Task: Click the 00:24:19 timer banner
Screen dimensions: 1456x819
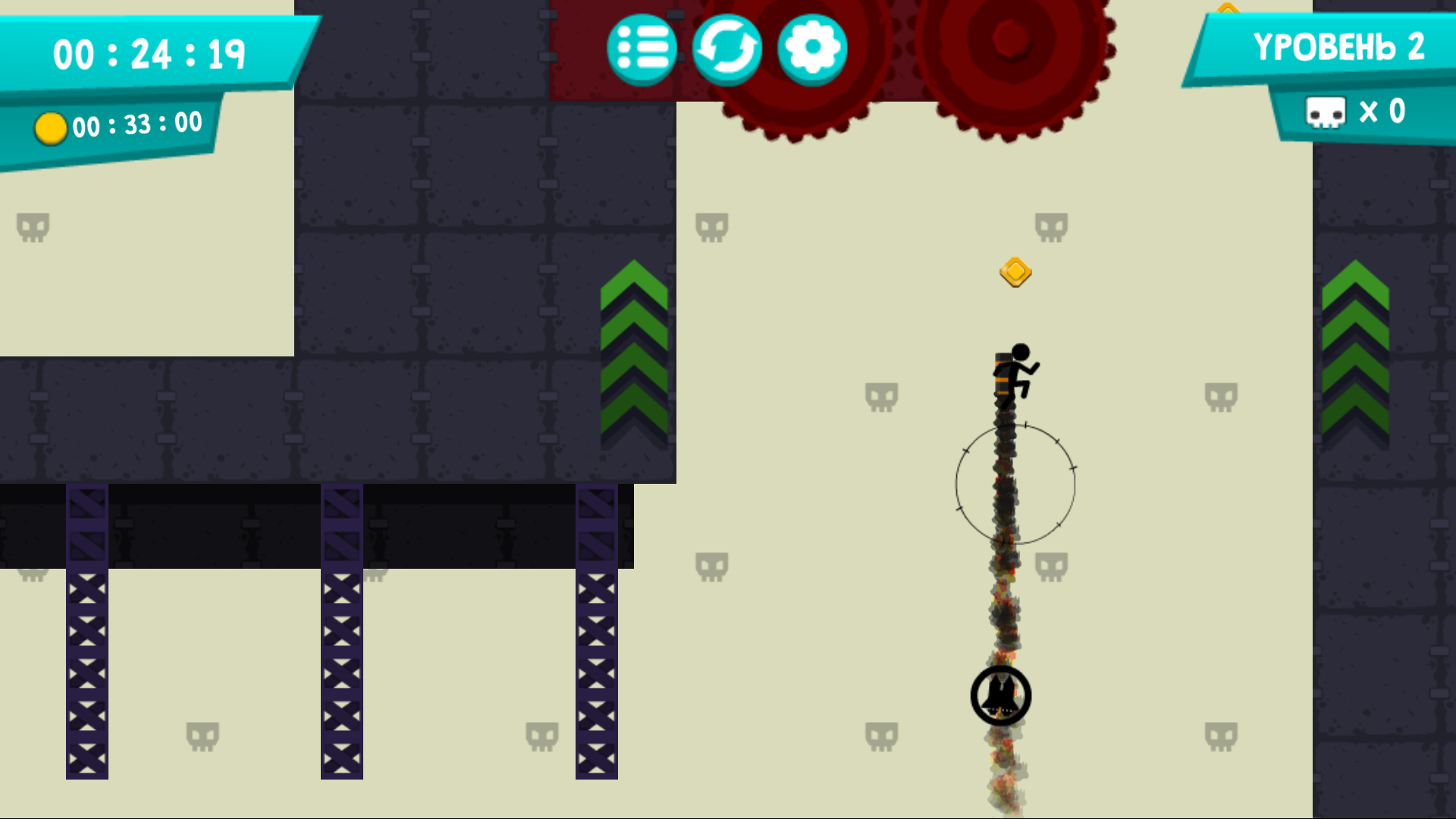Action: point(149,53)
